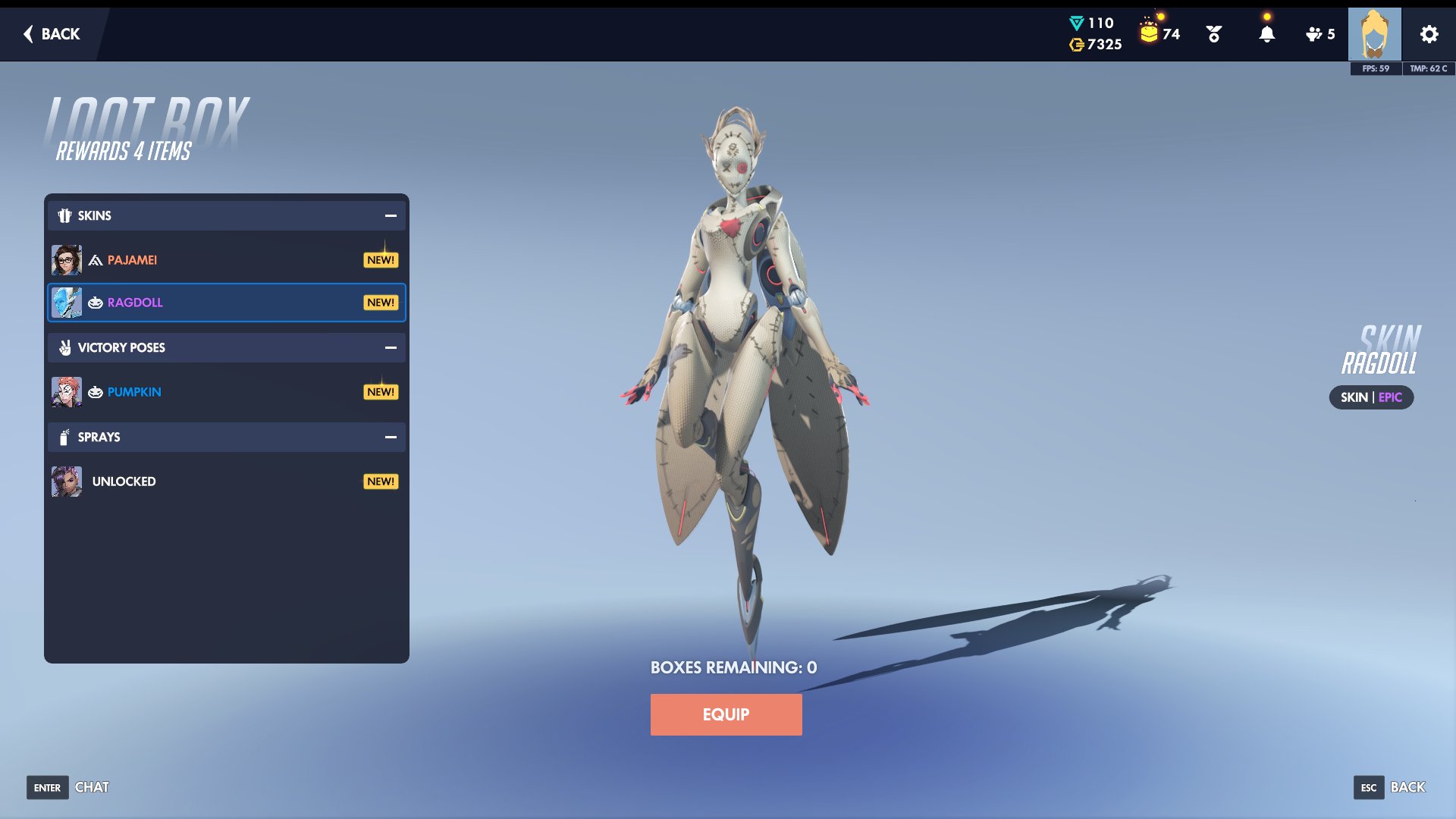
Task: Go back using the top-left Back button
Action: 52,34
